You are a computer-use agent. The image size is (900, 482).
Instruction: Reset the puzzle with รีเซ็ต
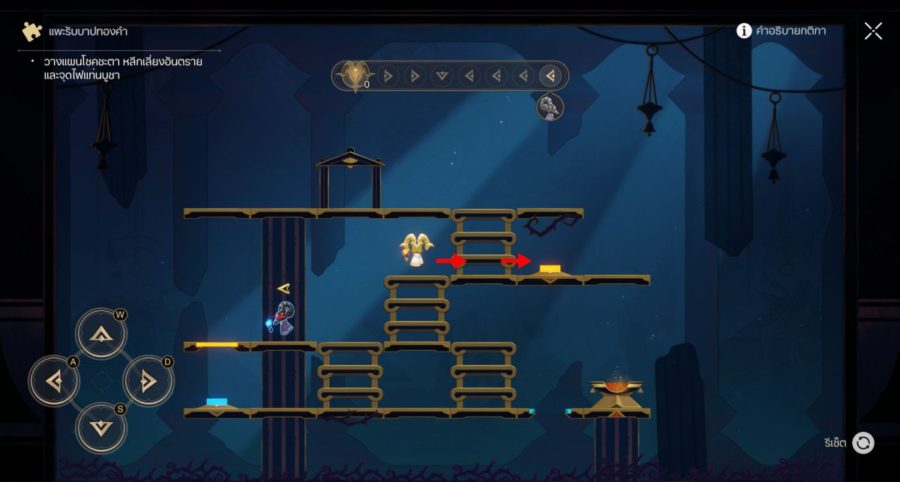point(862,442)
